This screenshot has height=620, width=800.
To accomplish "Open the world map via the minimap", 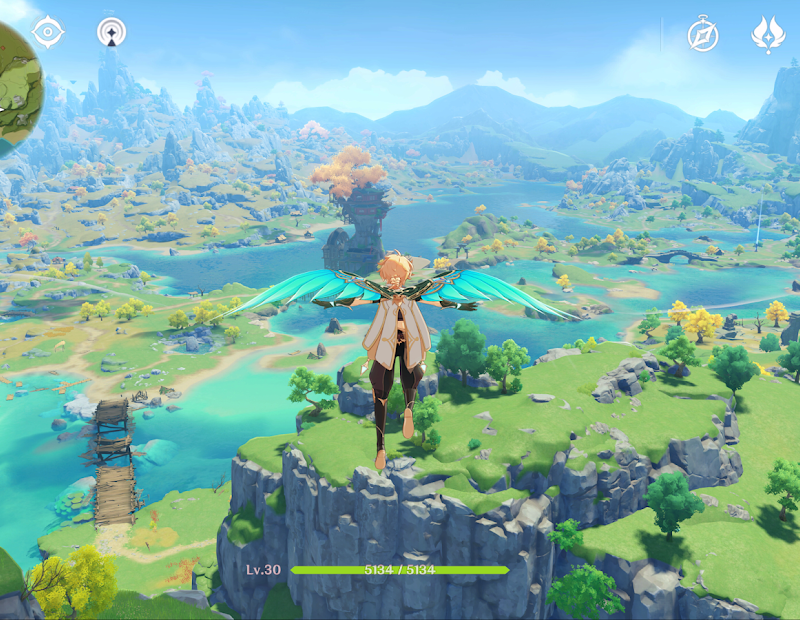I will pyautogui.click(x=14, y=90).
